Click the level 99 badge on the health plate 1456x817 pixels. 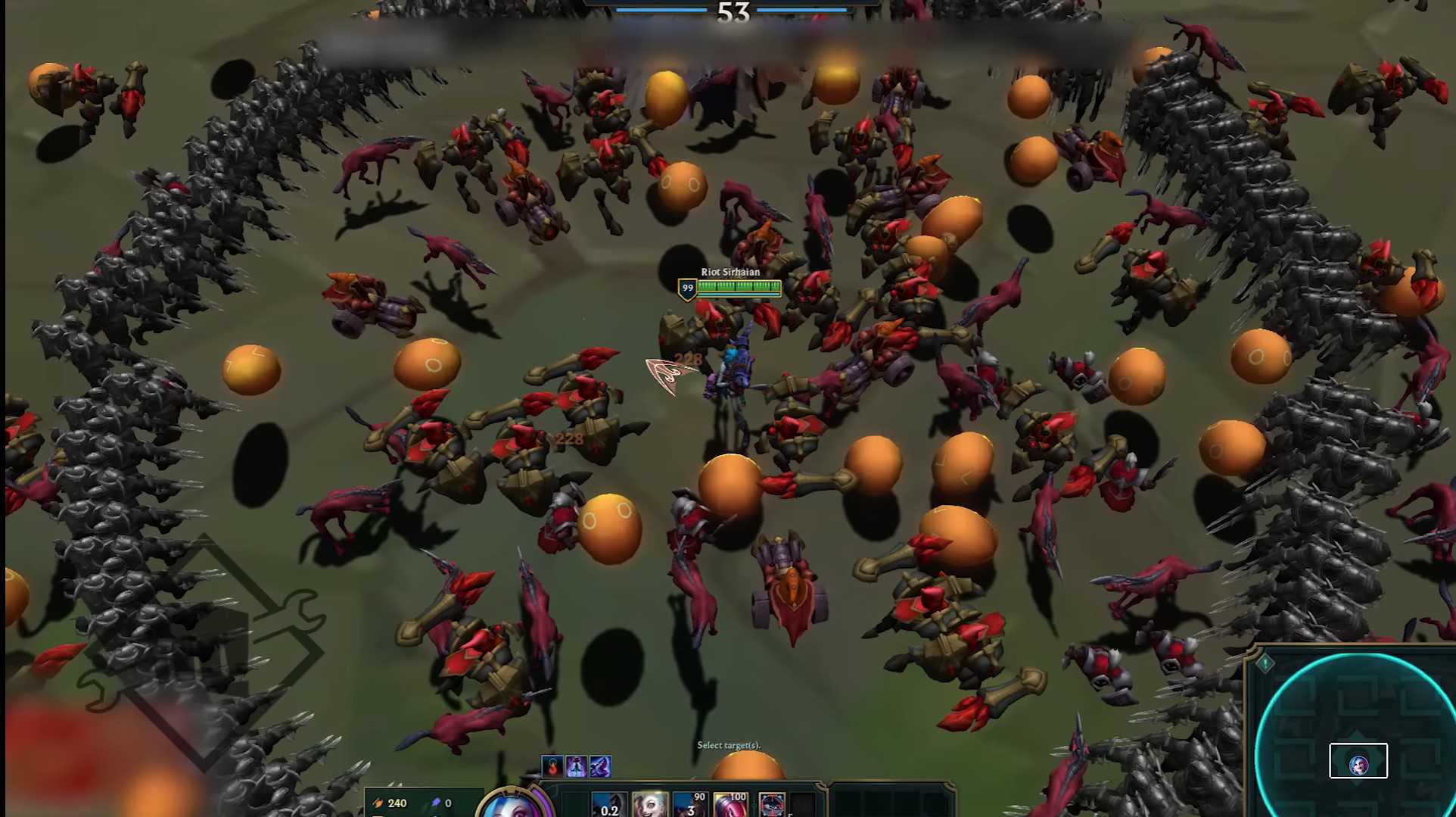point(687,288)
